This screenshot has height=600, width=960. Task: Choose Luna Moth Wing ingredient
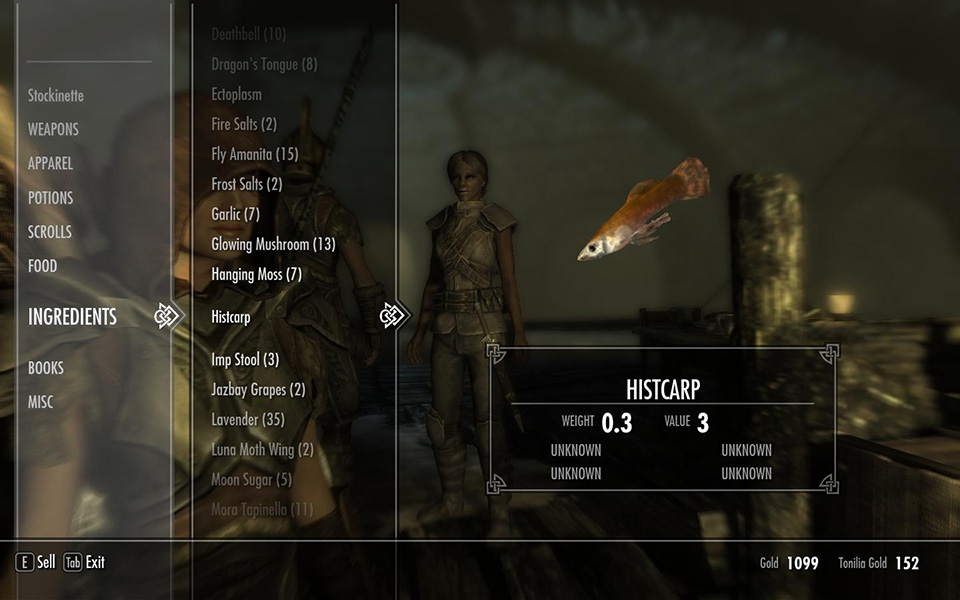point(262,449)
